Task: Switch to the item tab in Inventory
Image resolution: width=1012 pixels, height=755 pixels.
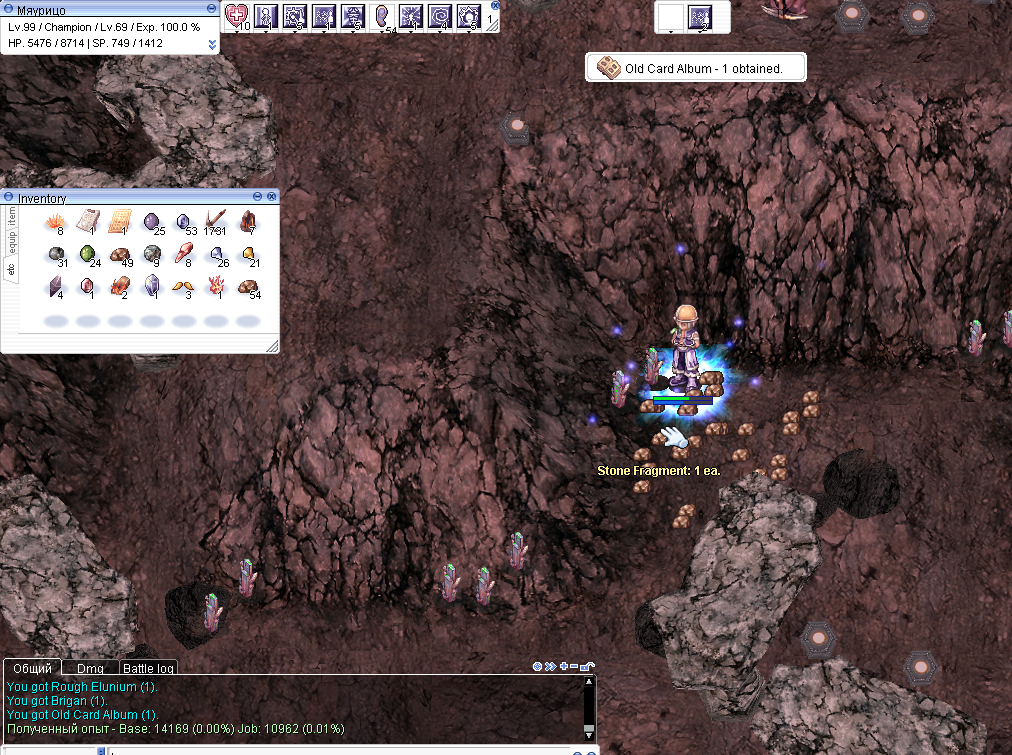Action: (11, 215)
